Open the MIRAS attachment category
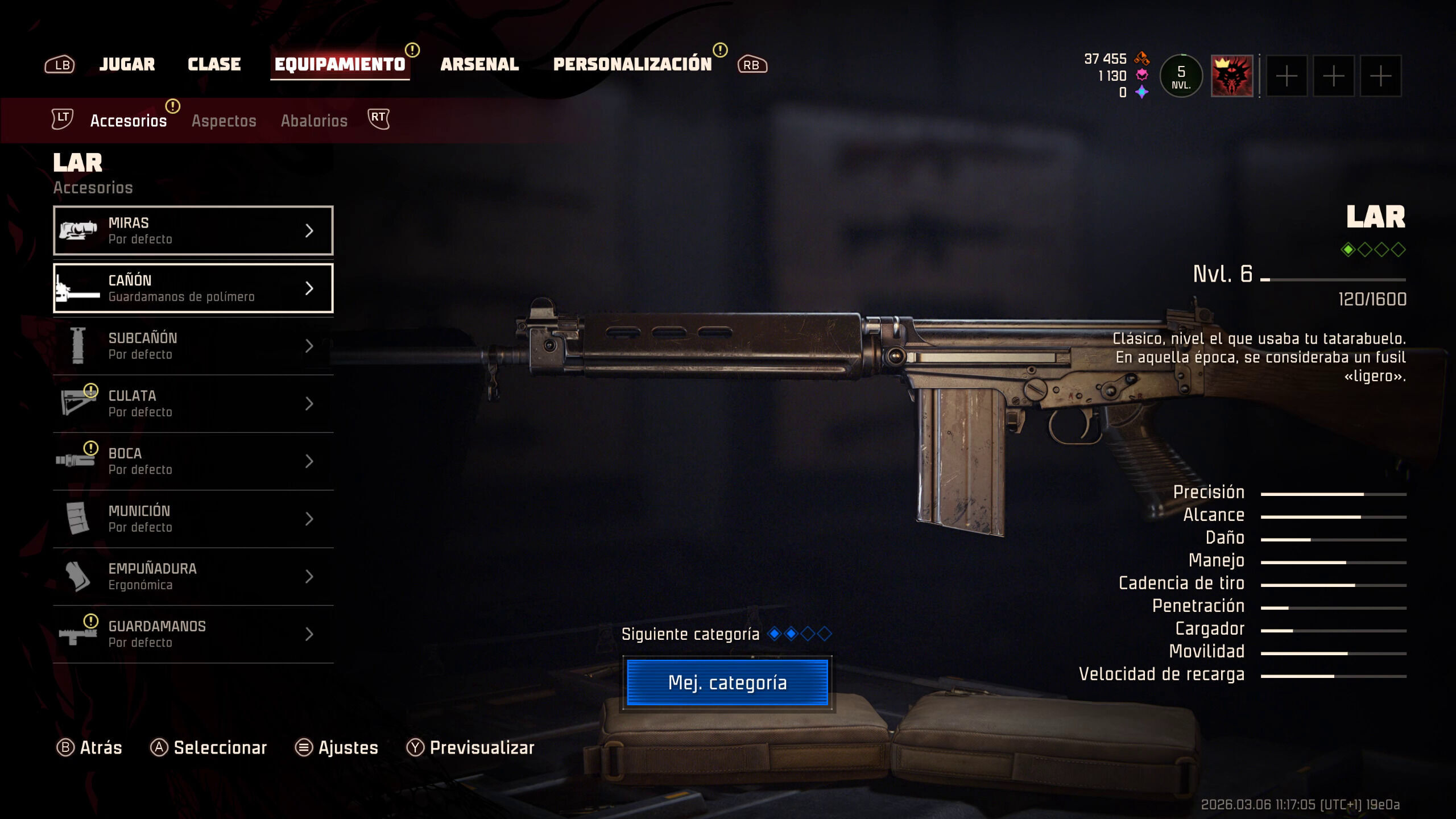Screen dimensions: 1456x819 click(x=193, y=230)
